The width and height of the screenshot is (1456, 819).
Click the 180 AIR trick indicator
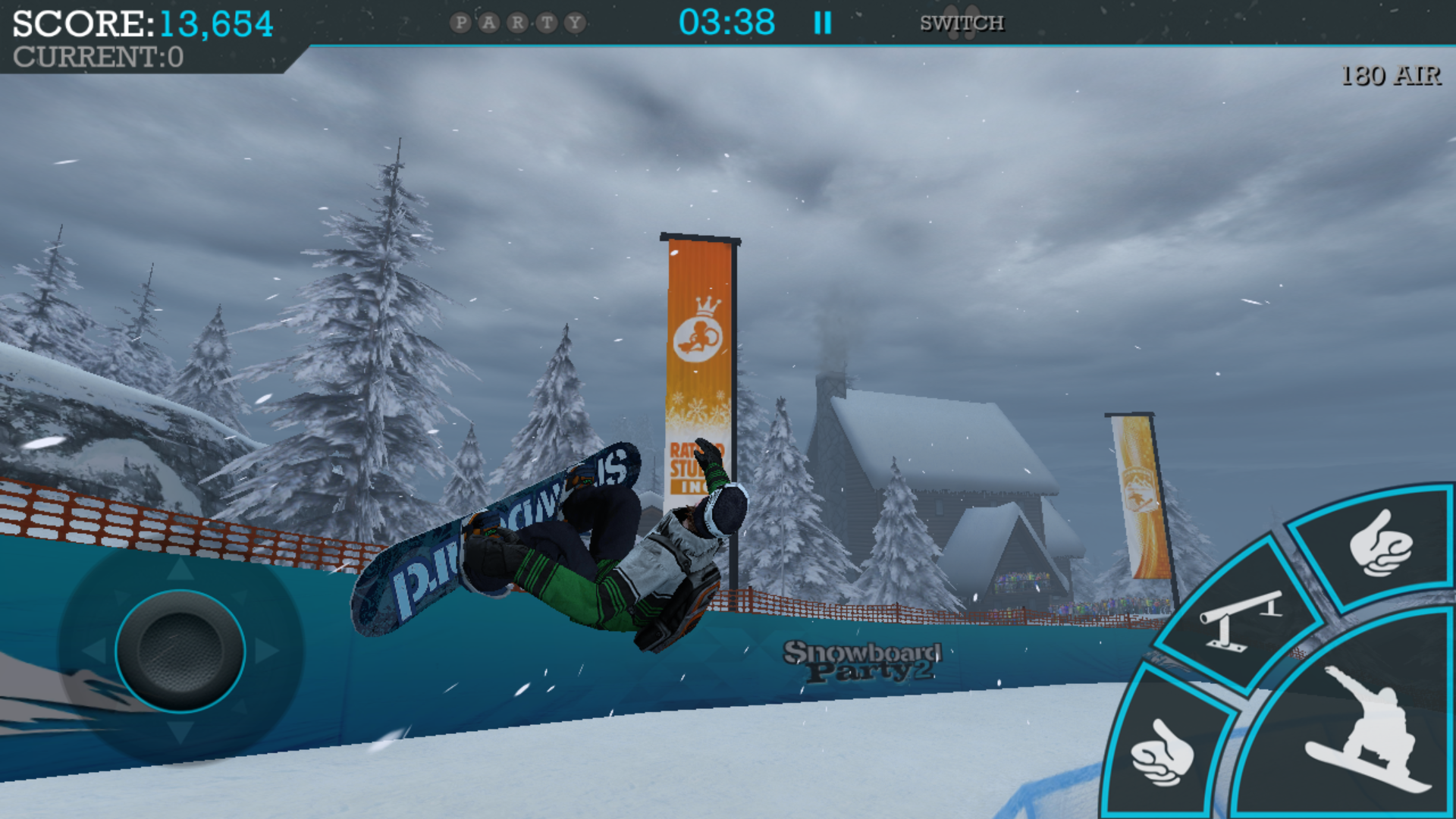1392,74
